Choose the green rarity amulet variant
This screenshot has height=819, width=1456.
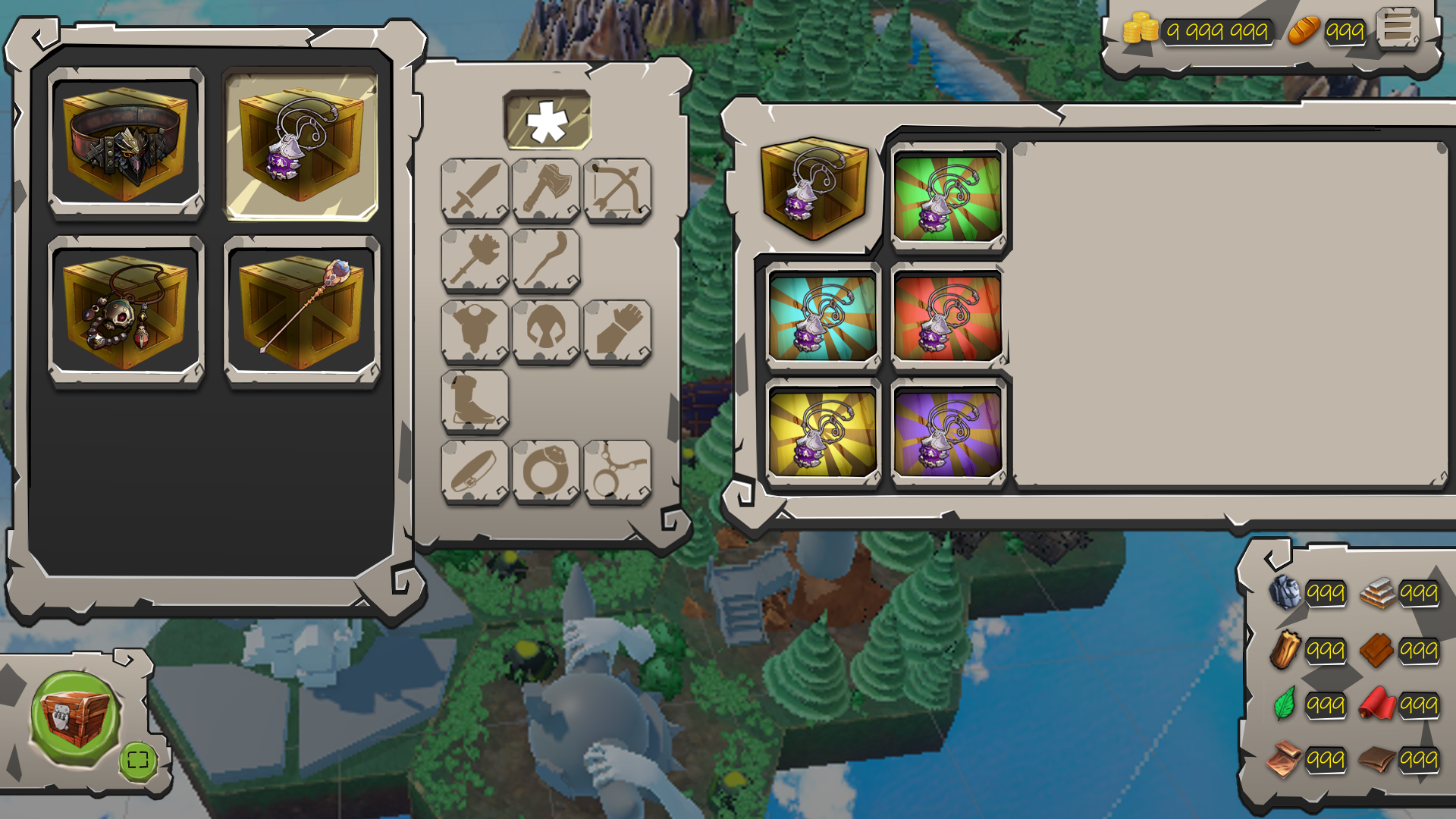[x=948, y=198]
